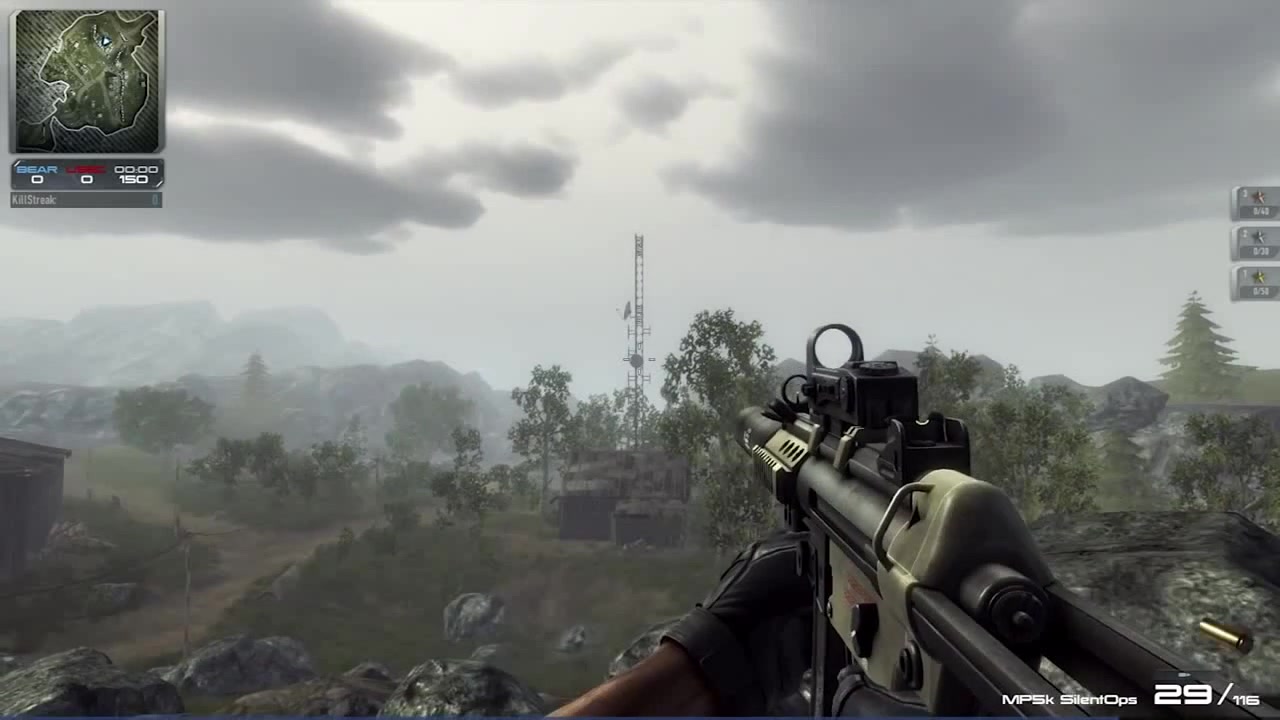The width and height of the screenshot is (1280, 720).
Task: Select the yellow star killstreak slot 1
Action: click(x=1255, y=283)
